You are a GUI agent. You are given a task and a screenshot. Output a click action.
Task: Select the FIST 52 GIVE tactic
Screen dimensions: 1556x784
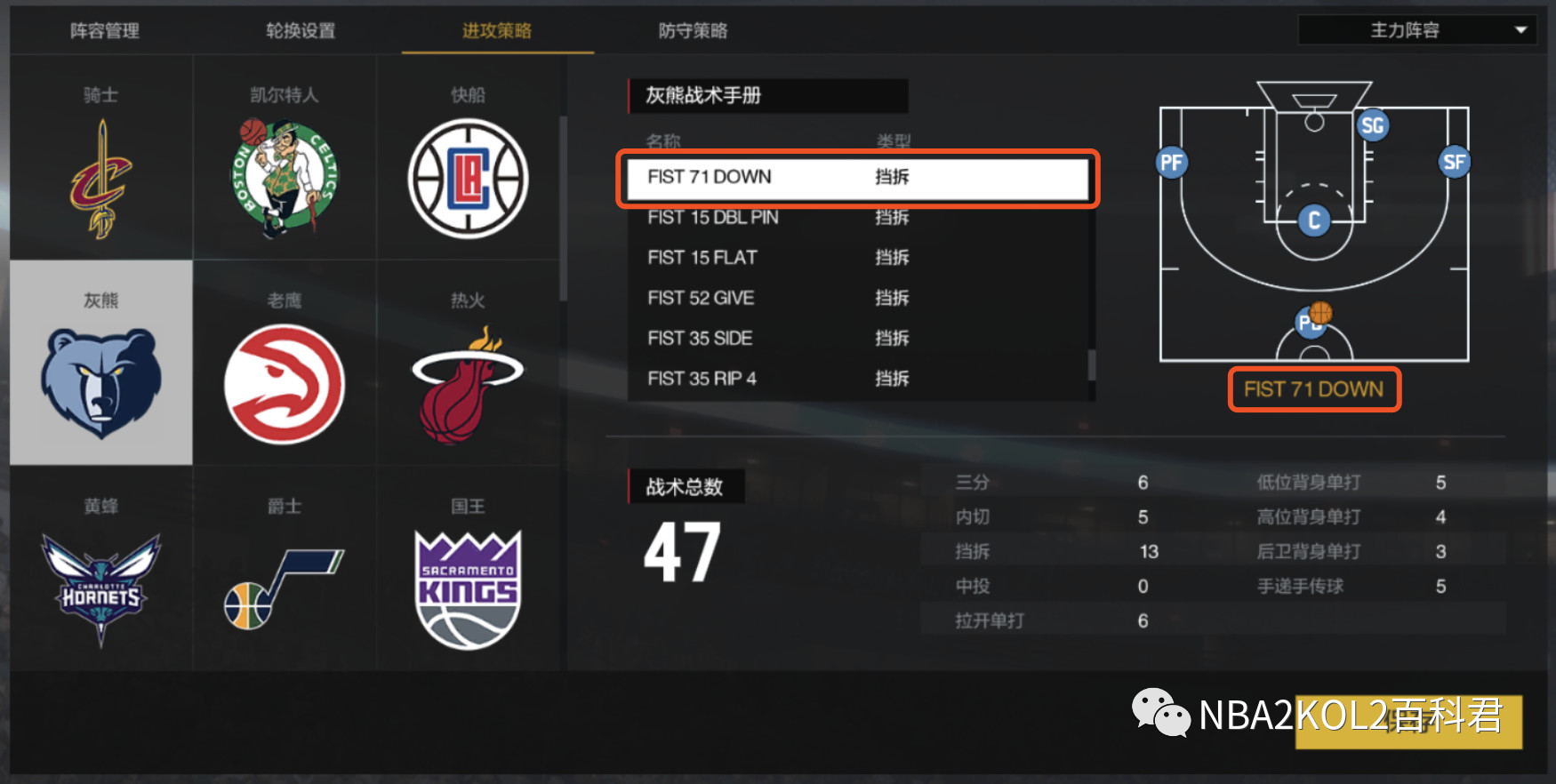click(700, 298)
